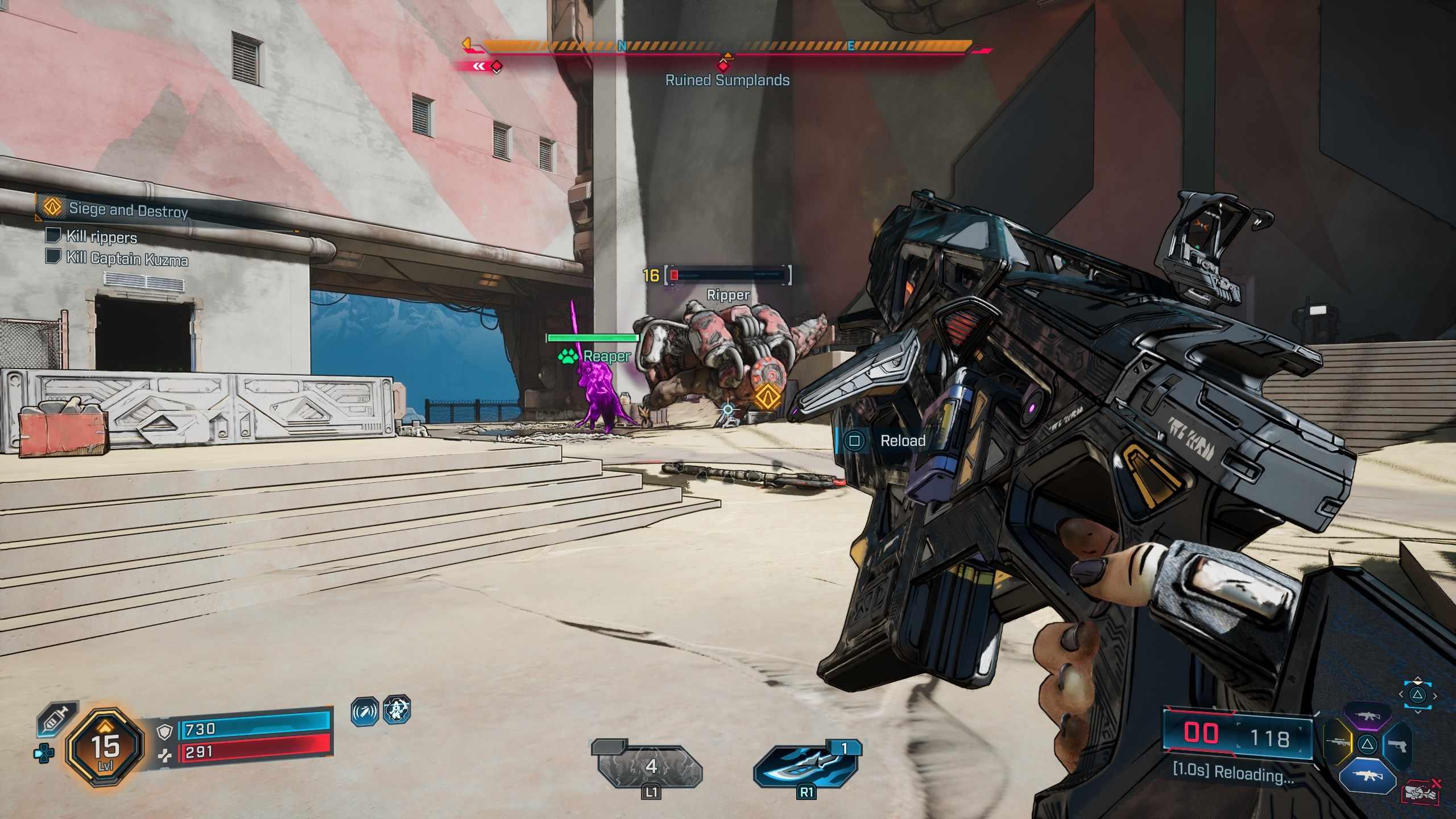This screenshot has width=1456, height=819.
Task: Select the highlighted bottom rifle slot
Action: click(x=1367, y=775)
